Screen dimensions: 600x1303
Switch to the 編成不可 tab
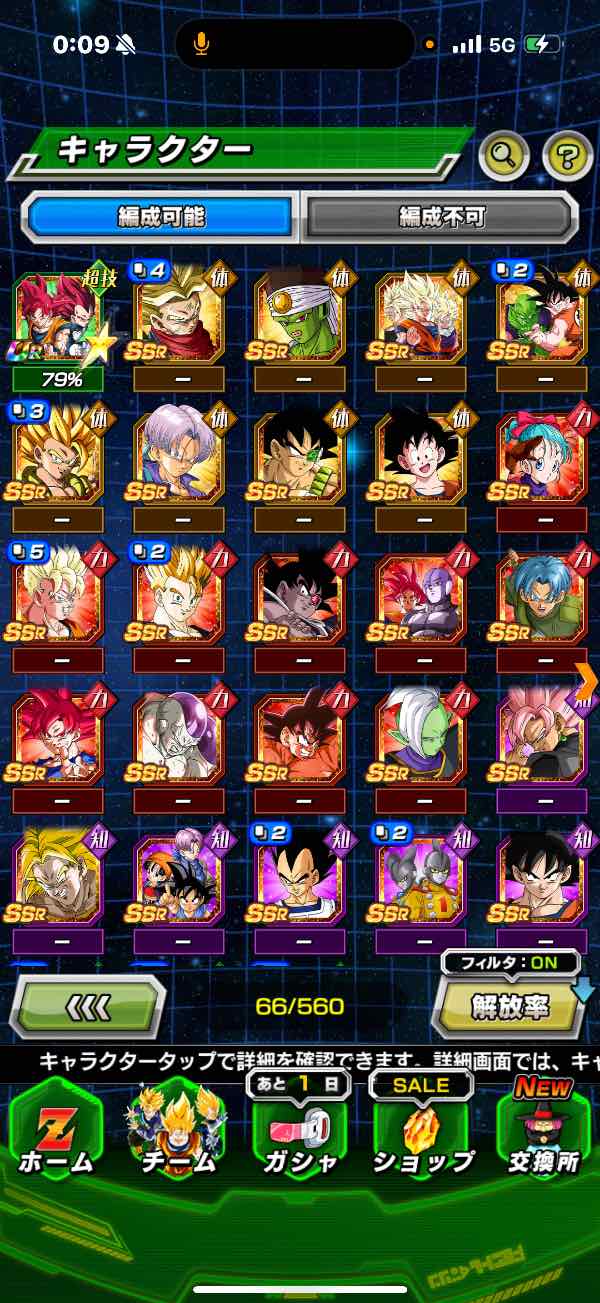tap(440, 216)
